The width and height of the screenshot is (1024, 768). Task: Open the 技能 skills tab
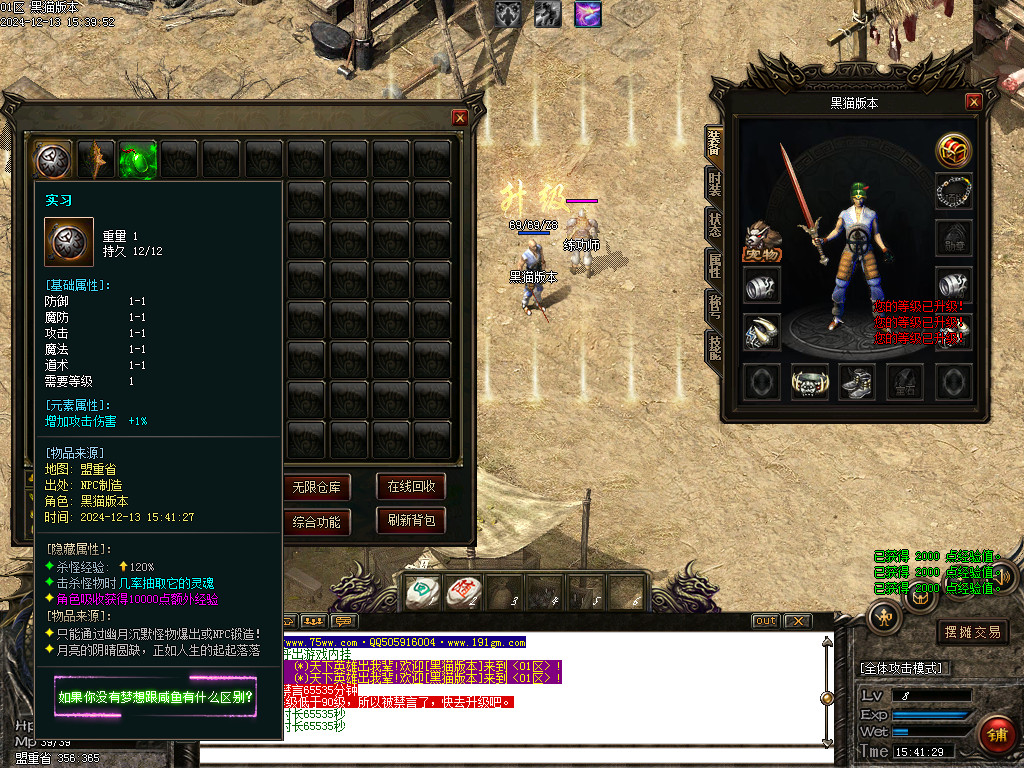714,347
